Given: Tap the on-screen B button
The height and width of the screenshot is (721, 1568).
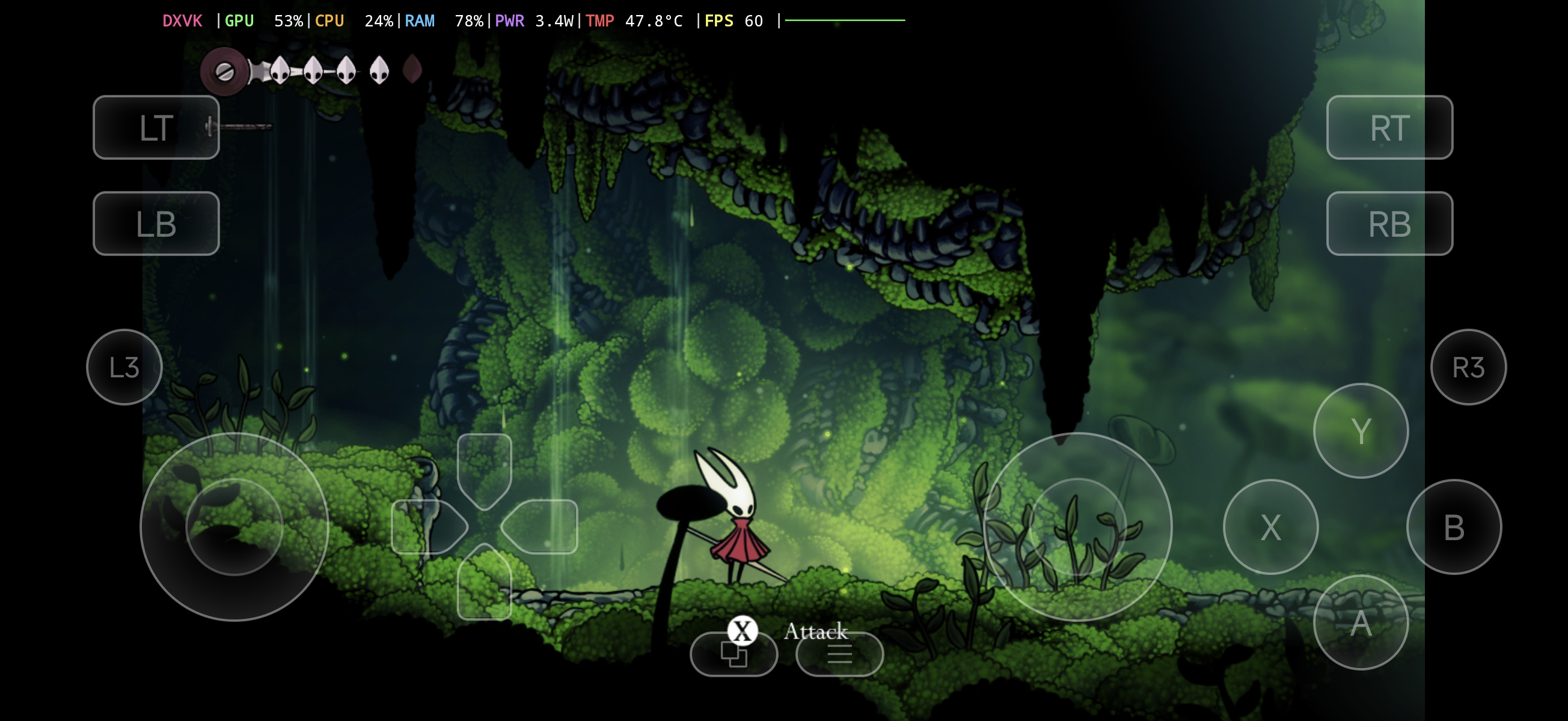Looking at the screenshot, I should tap(1454, 527).
